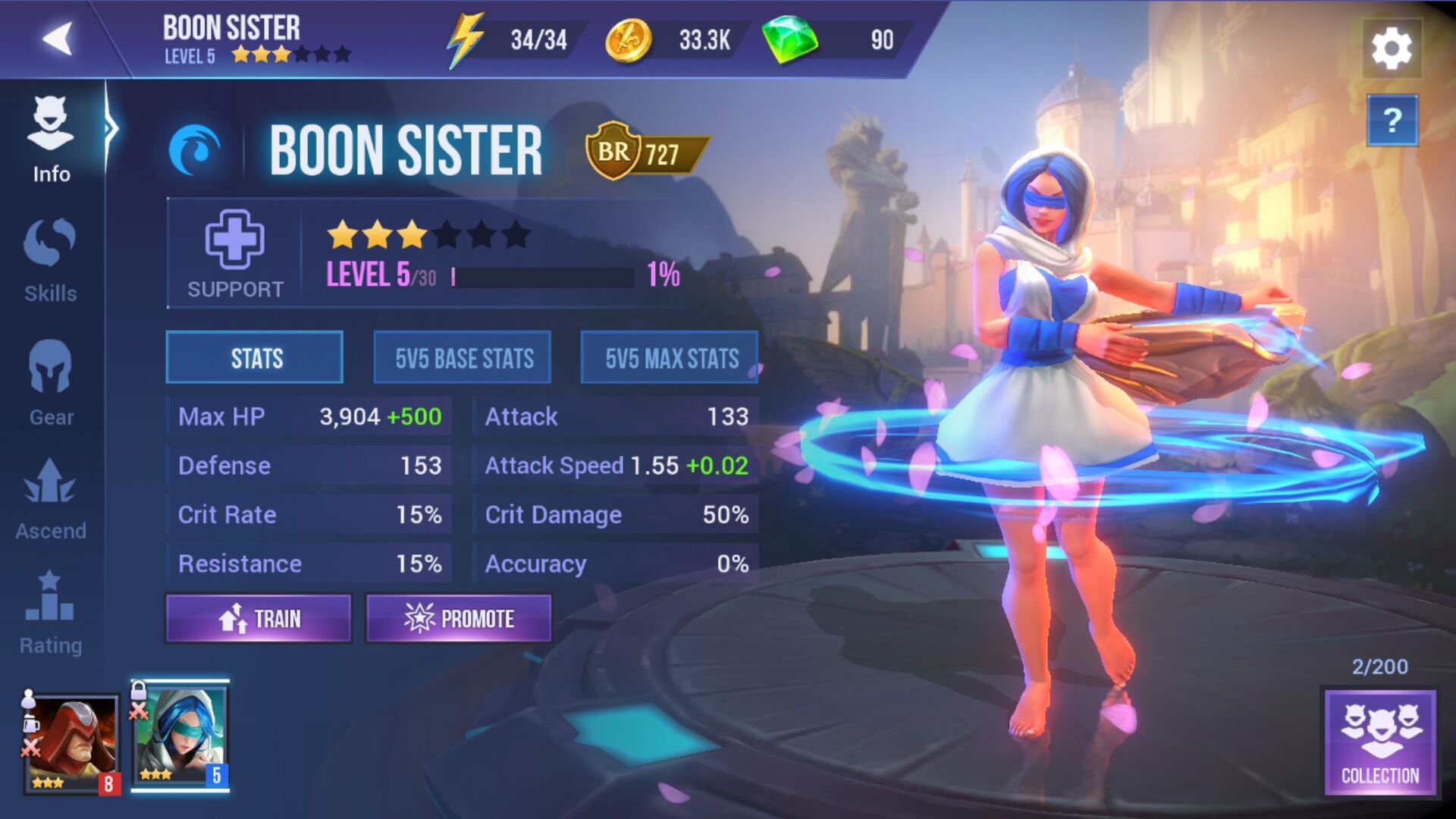Image resolution: width=1456 pixels, height=819 pixels.
Task: Click the help question mark button
Action: click(x=1394, y=121)
